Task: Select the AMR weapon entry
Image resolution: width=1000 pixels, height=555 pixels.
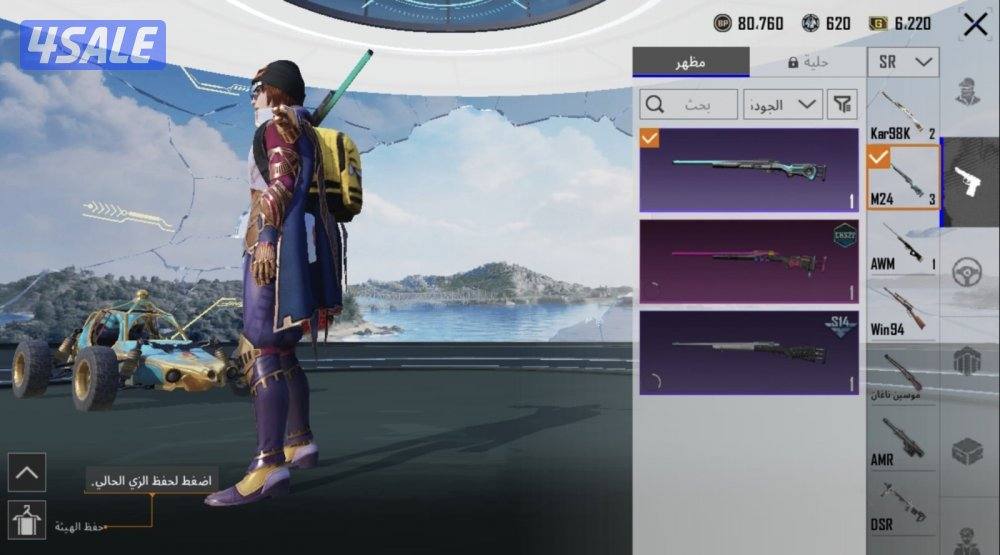Action: 903,442
